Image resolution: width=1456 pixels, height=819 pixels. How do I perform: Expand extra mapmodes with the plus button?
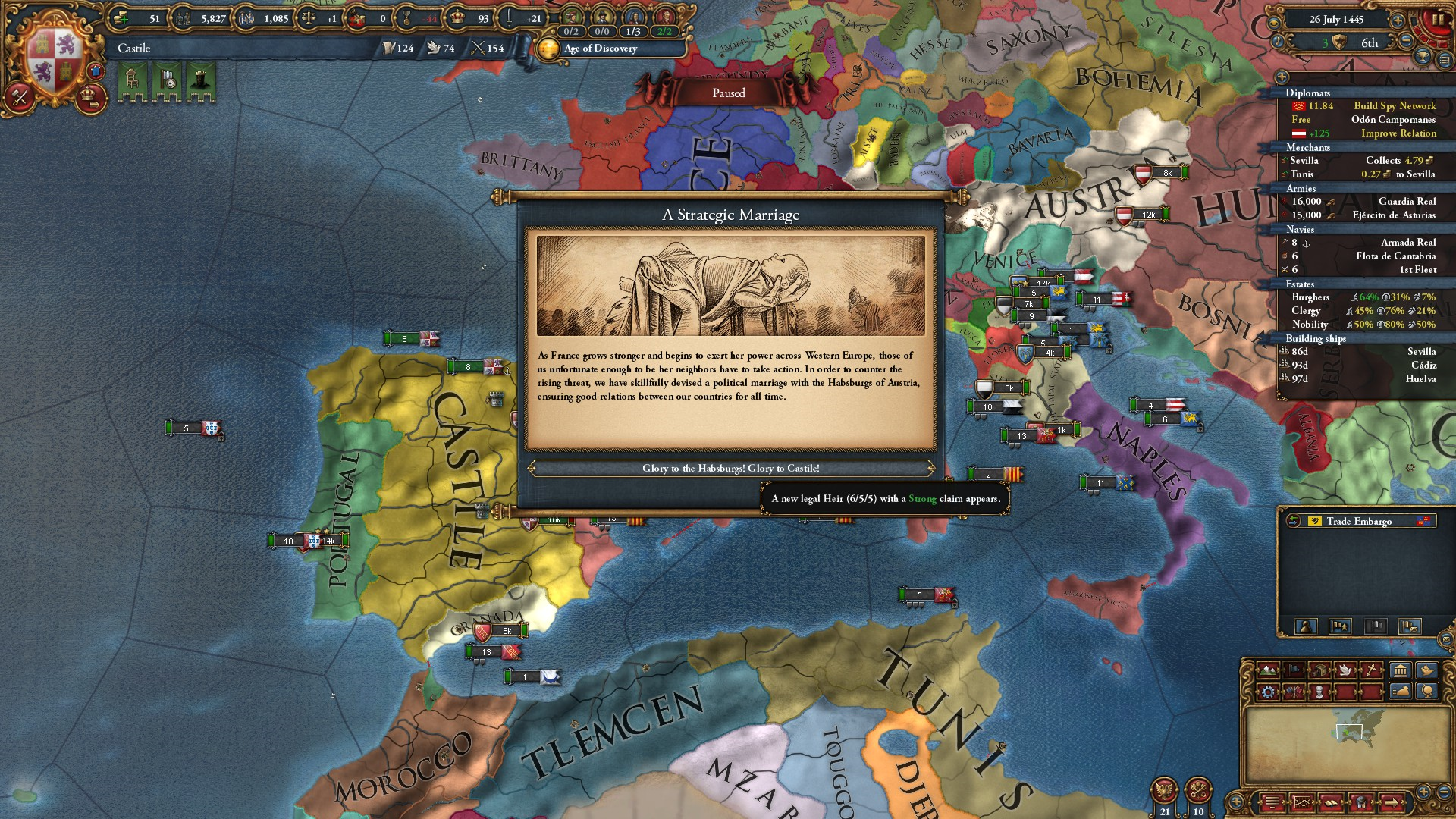click(x=1423, y=791)
